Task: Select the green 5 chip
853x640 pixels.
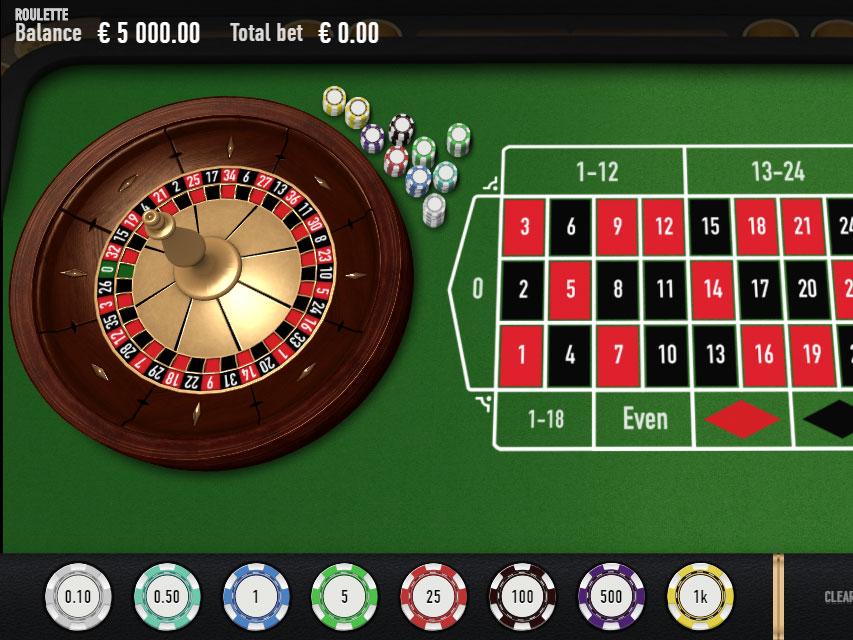Action: tap(345, 597)
